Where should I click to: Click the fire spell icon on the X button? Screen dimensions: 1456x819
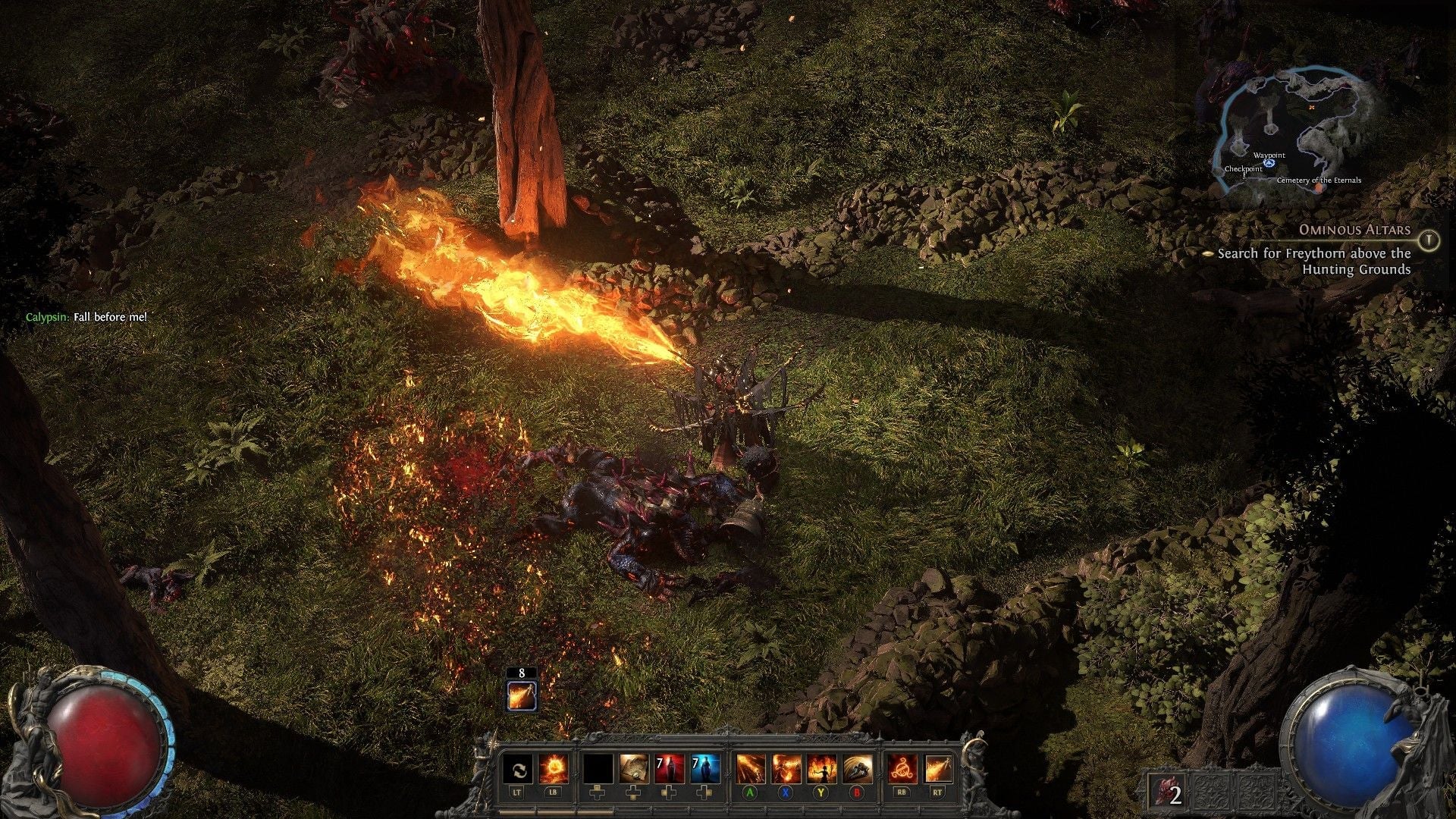coord(786,769)
